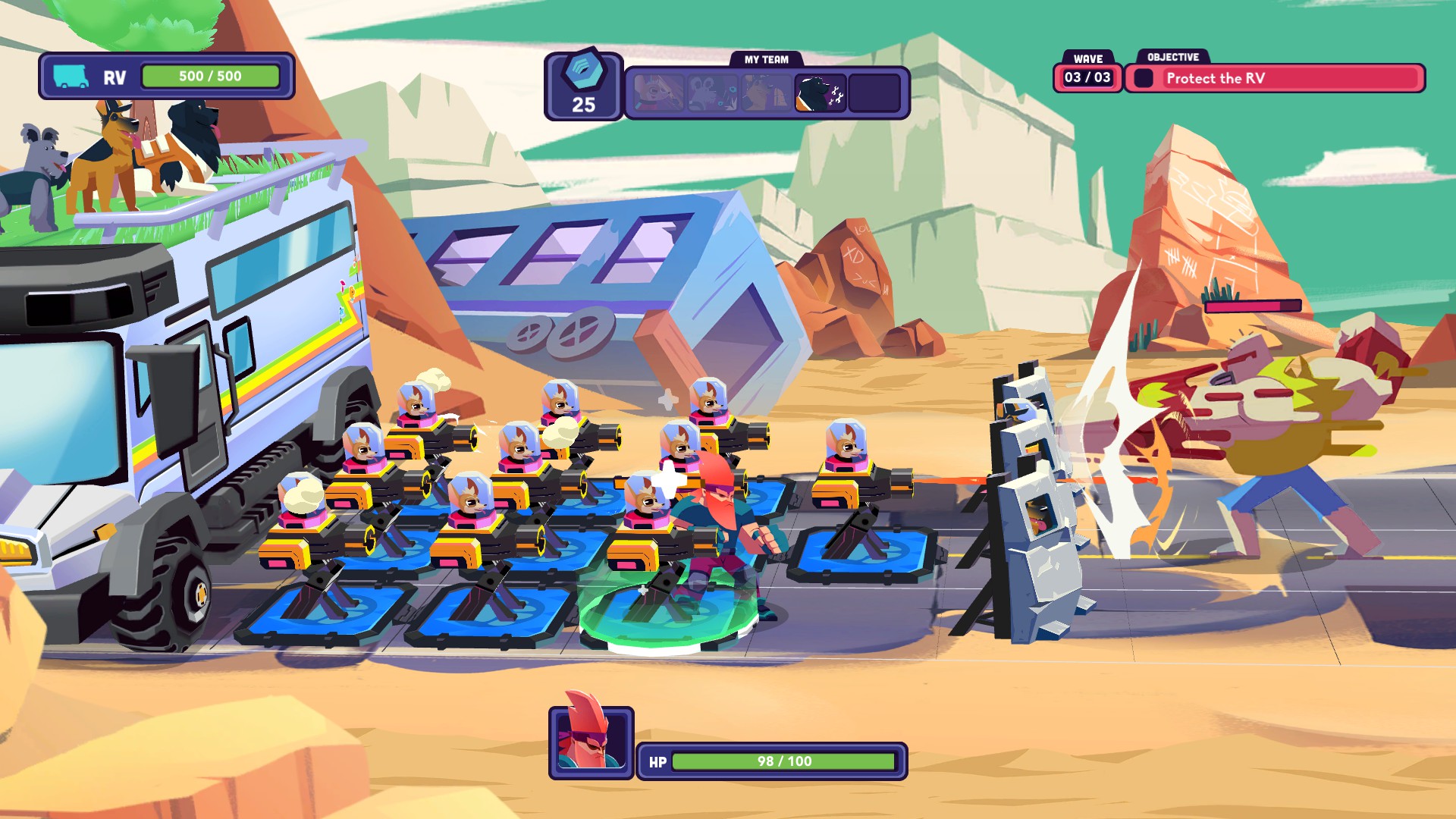Click the empty fifth team slot
Viewport: 1456px width, 819px height.
(874, 93)
